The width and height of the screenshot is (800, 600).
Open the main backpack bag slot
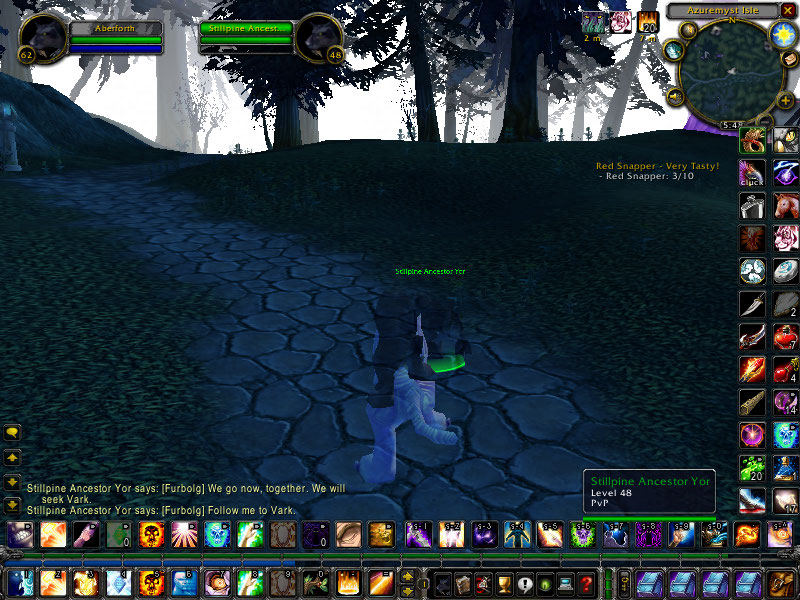tap(782, 582)
